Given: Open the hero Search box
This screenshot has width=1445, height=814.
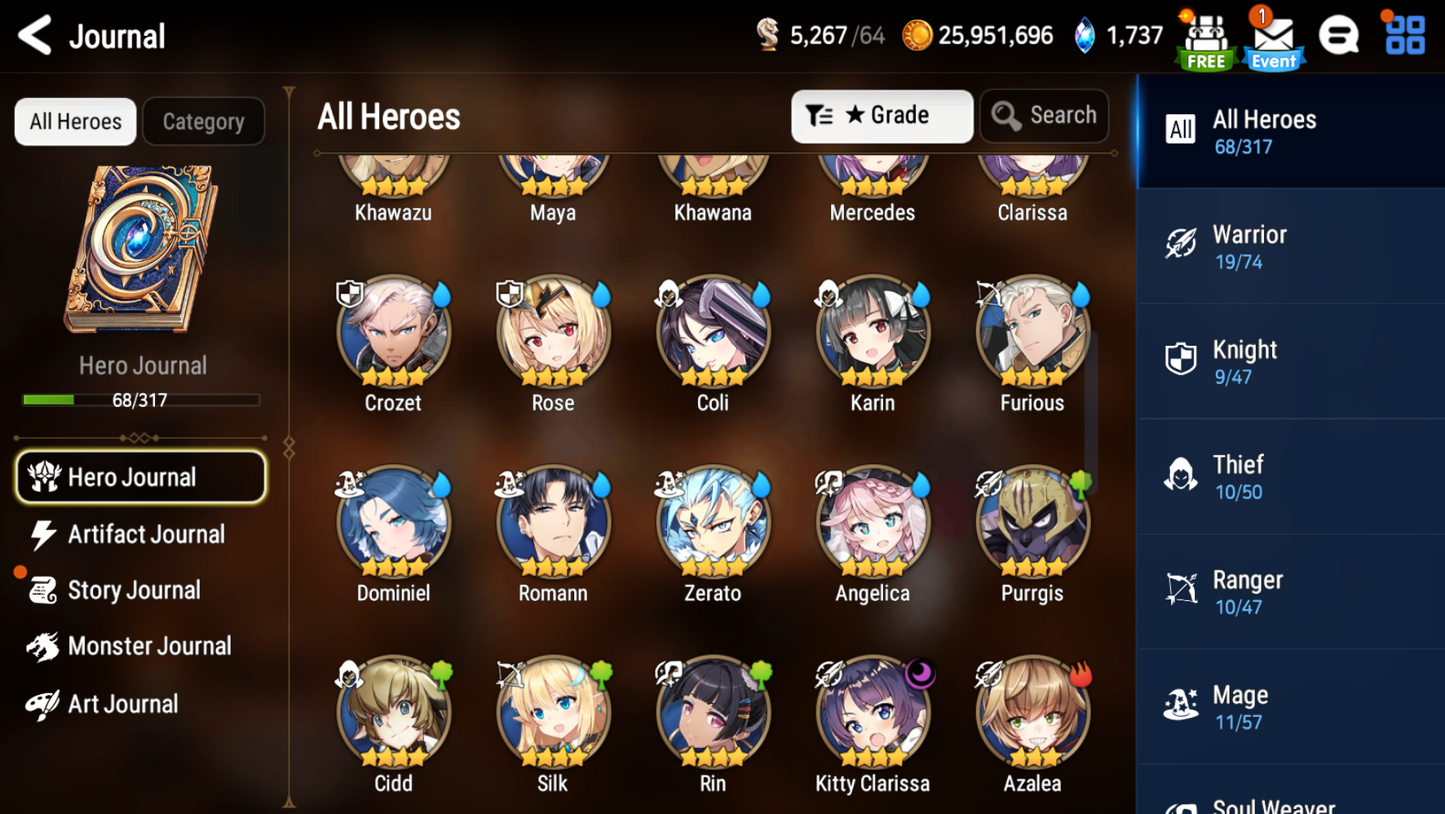Looking at the screenshot, I should pos(1044,116).
